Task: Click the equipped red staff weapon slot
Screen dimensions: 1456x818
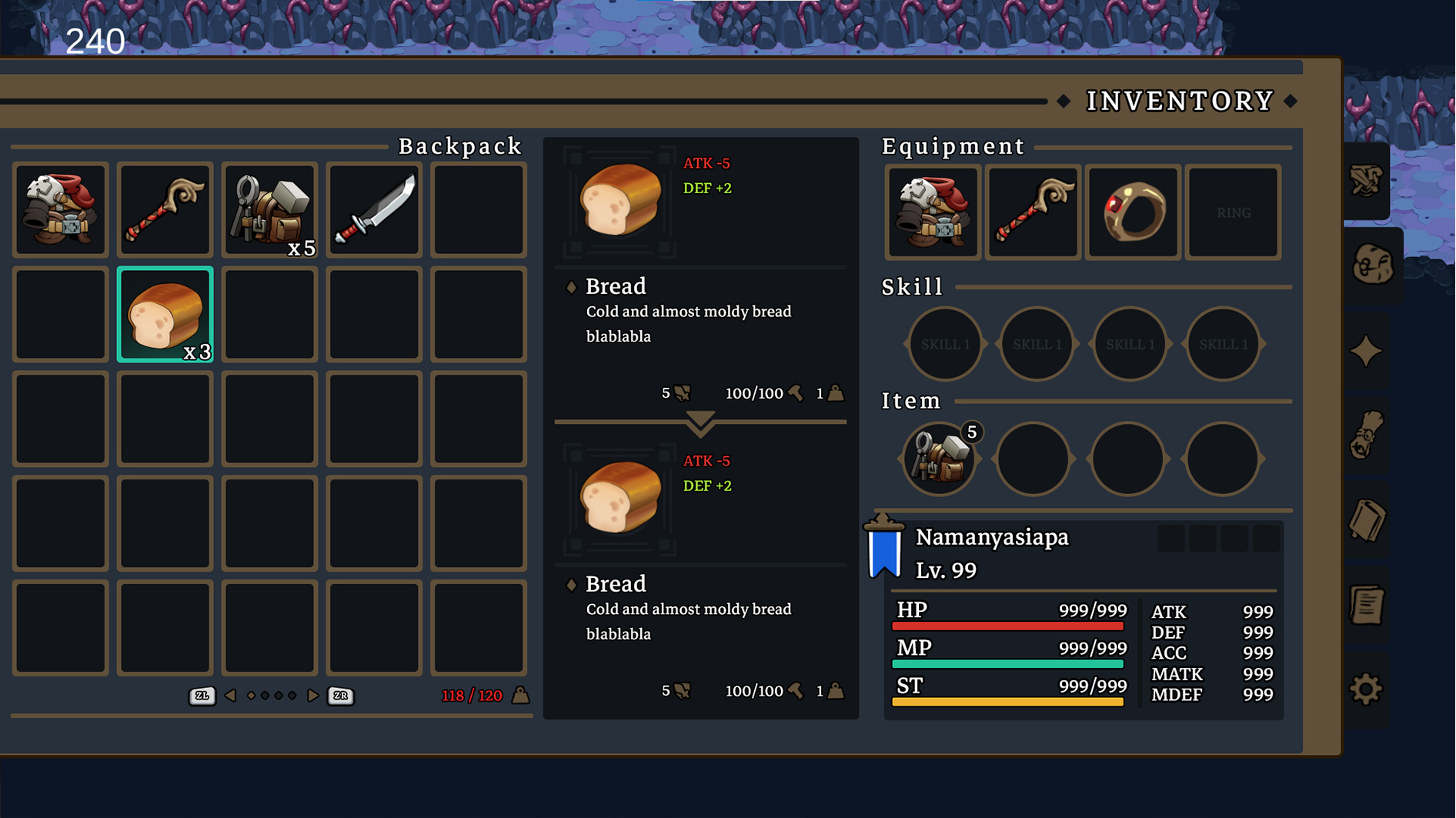Action: 1033,212
